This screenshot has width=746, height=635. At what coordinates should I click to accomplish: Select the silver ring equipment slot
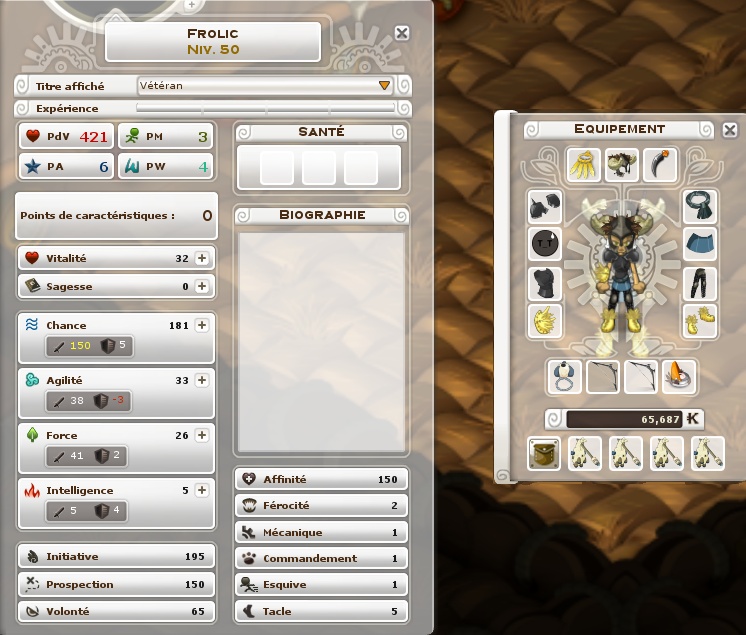(x=566, y=377)
